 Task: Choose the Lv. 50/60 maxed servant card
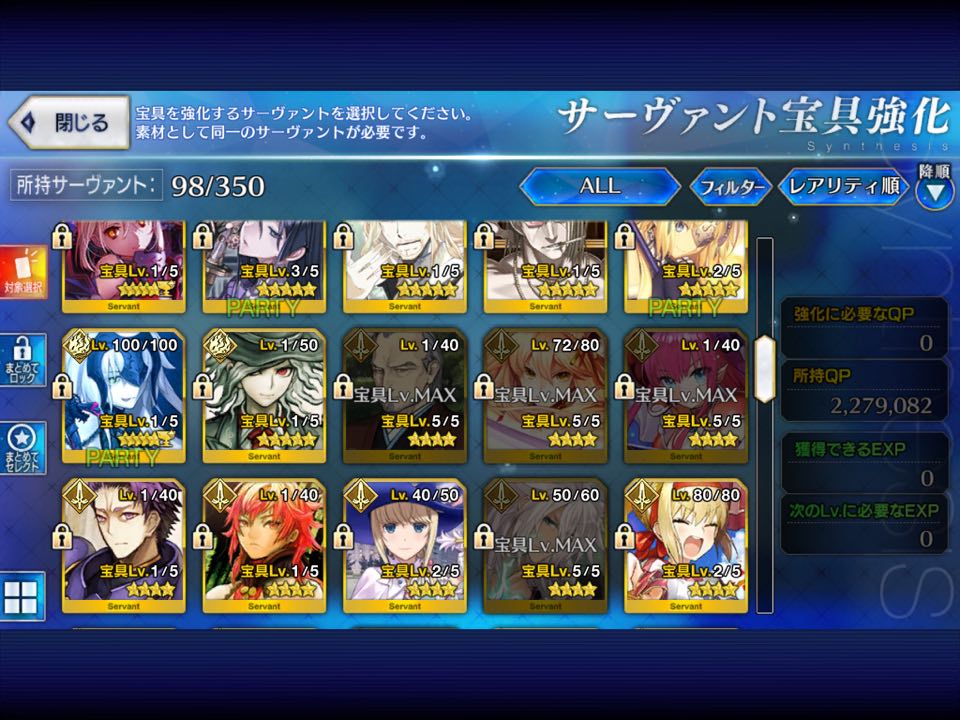coord(545,545)
